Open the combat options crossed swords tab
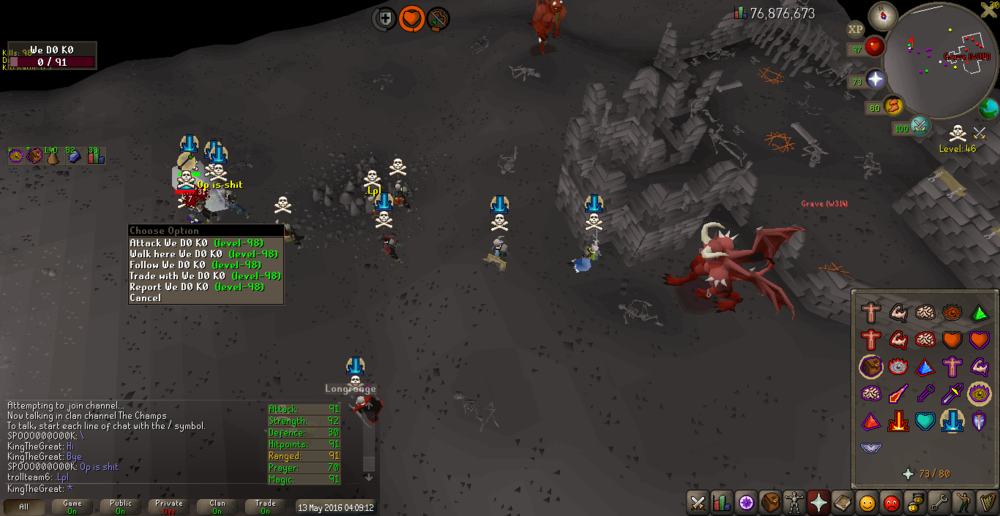 coord(697,502)
